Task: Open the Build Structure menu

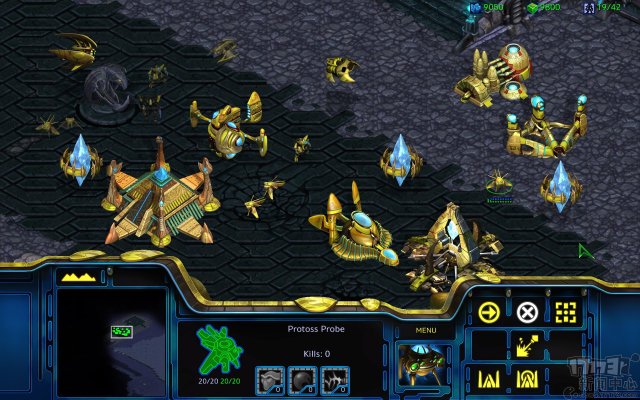Action: coord(489,380)
